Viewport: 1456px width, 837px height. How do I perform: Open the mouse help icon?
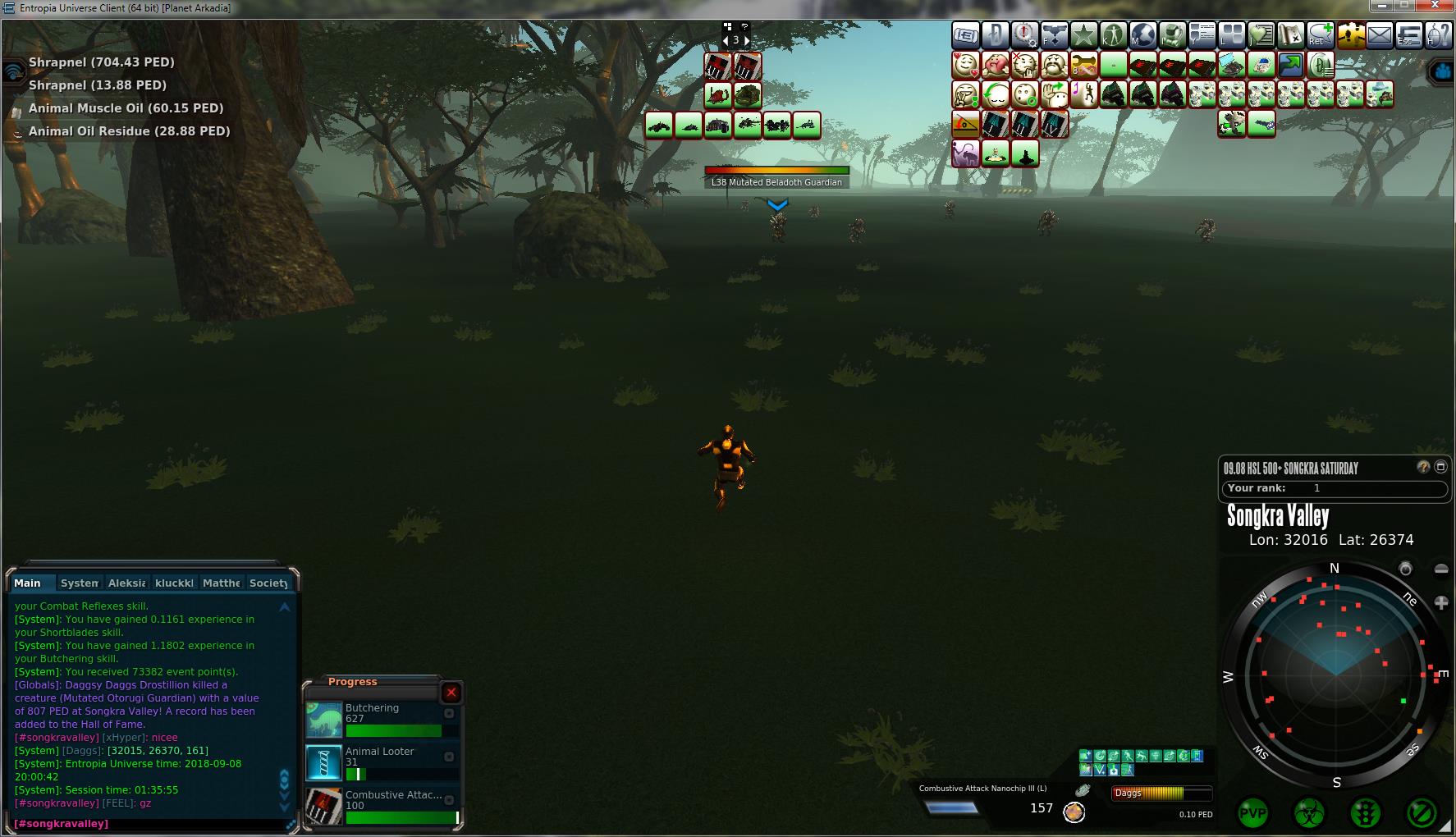click(x=1439, y=35)
